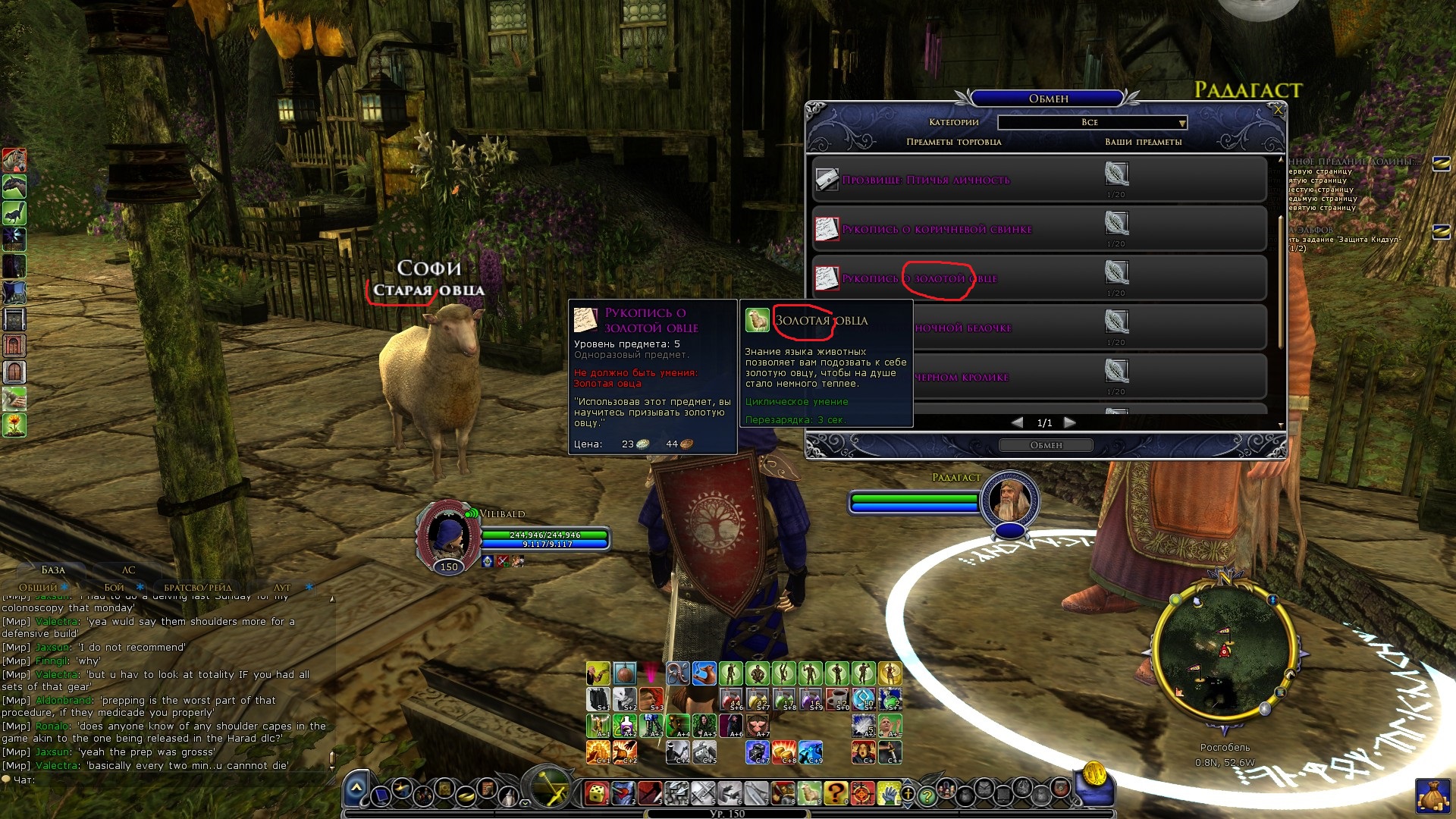1456x819 pixels.
Task: Click the Чат text input line
Action: click(x=174, y=780)
